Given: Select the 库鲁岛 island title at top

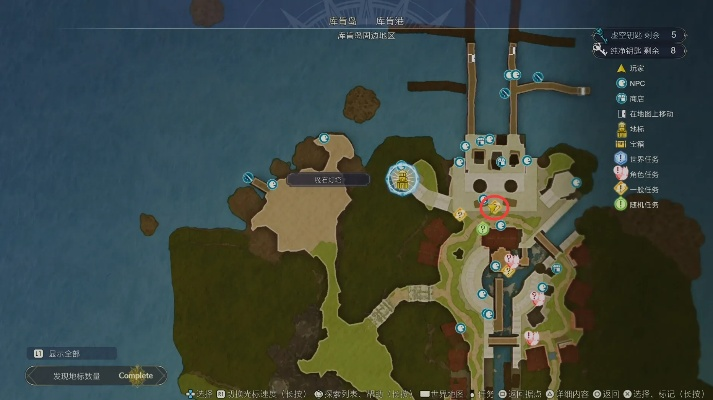Looking at the screenshot, I should (x=342, y=20).
